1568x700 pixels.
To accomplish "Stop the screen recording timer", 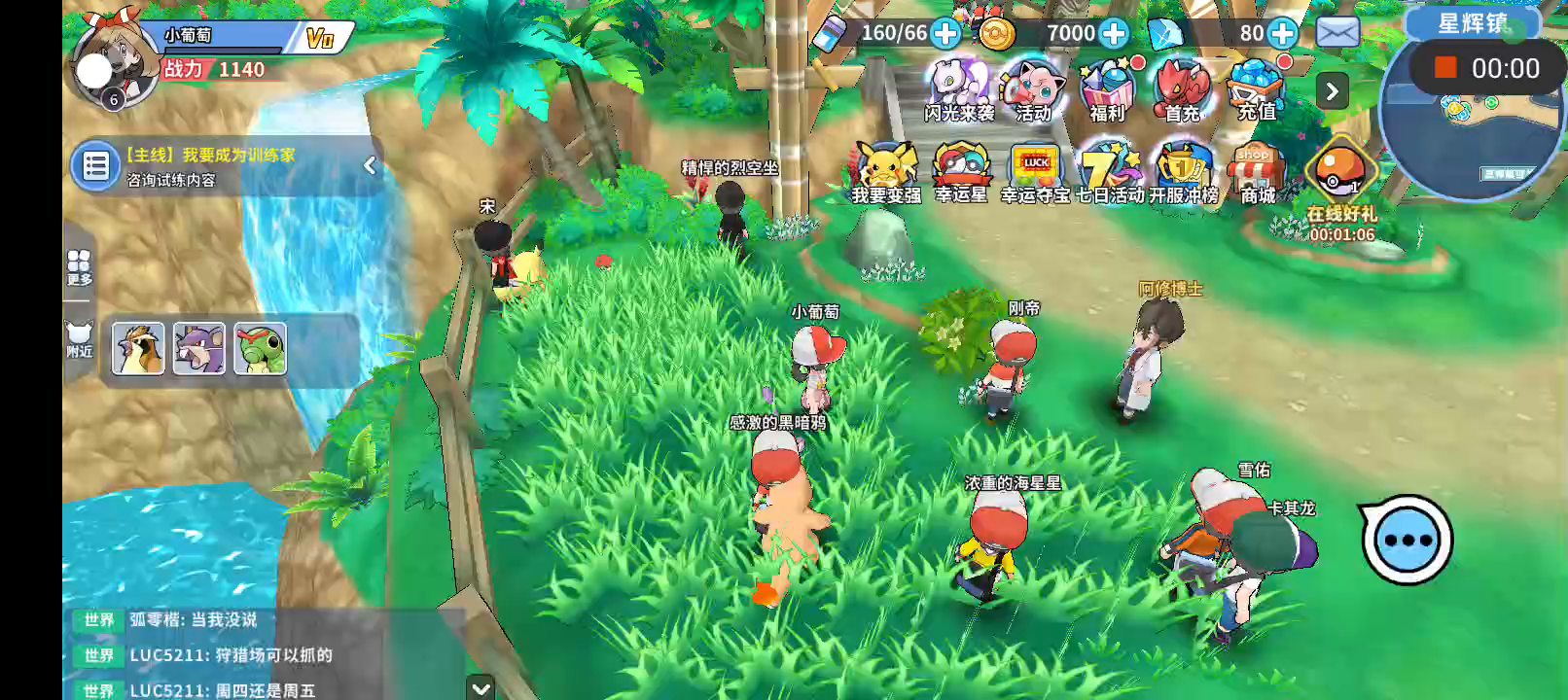I will click(x=1445, y=67).
